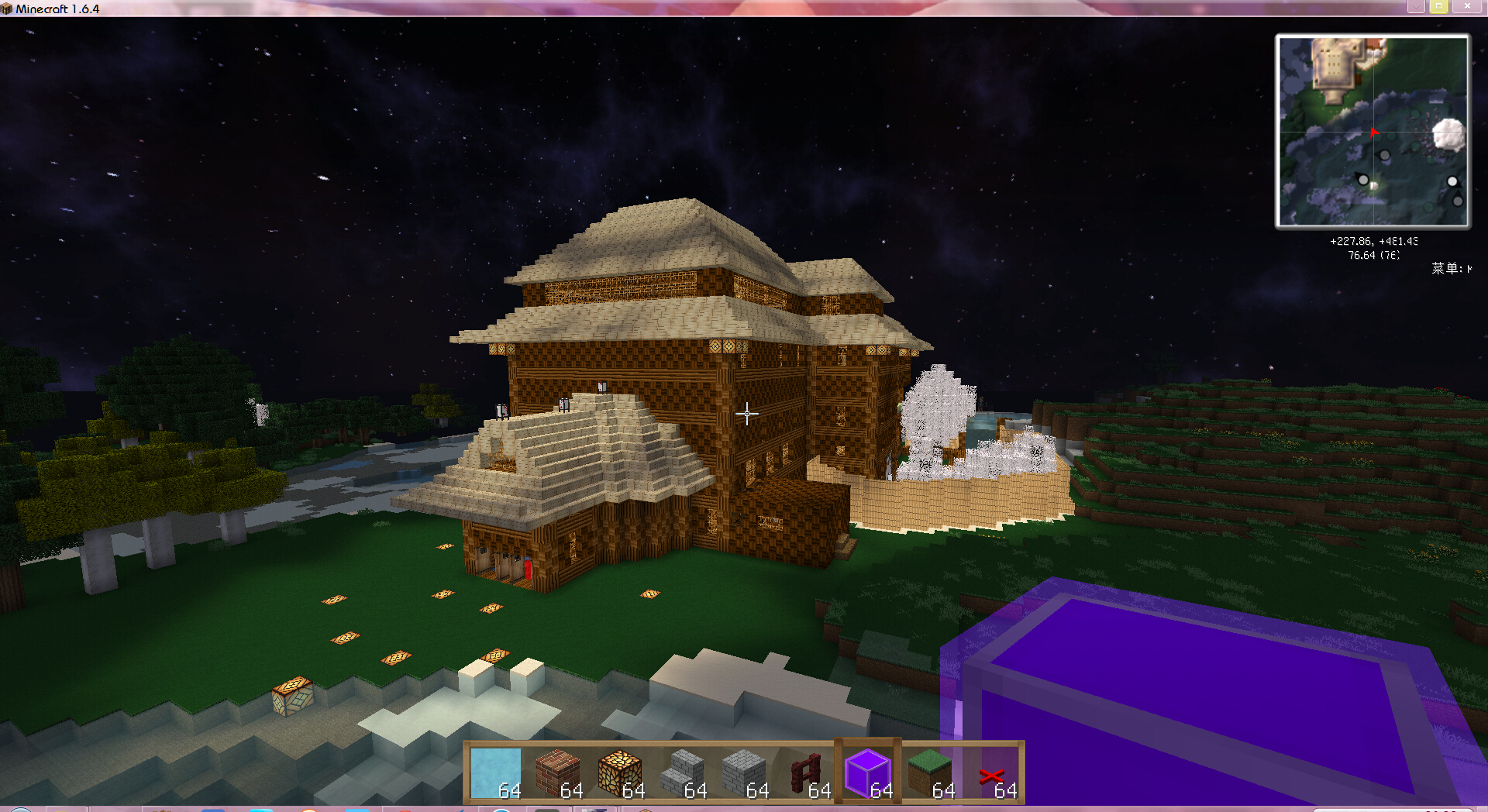
Task: Minimize the Minecraft window
Action: click(1415, 6)
